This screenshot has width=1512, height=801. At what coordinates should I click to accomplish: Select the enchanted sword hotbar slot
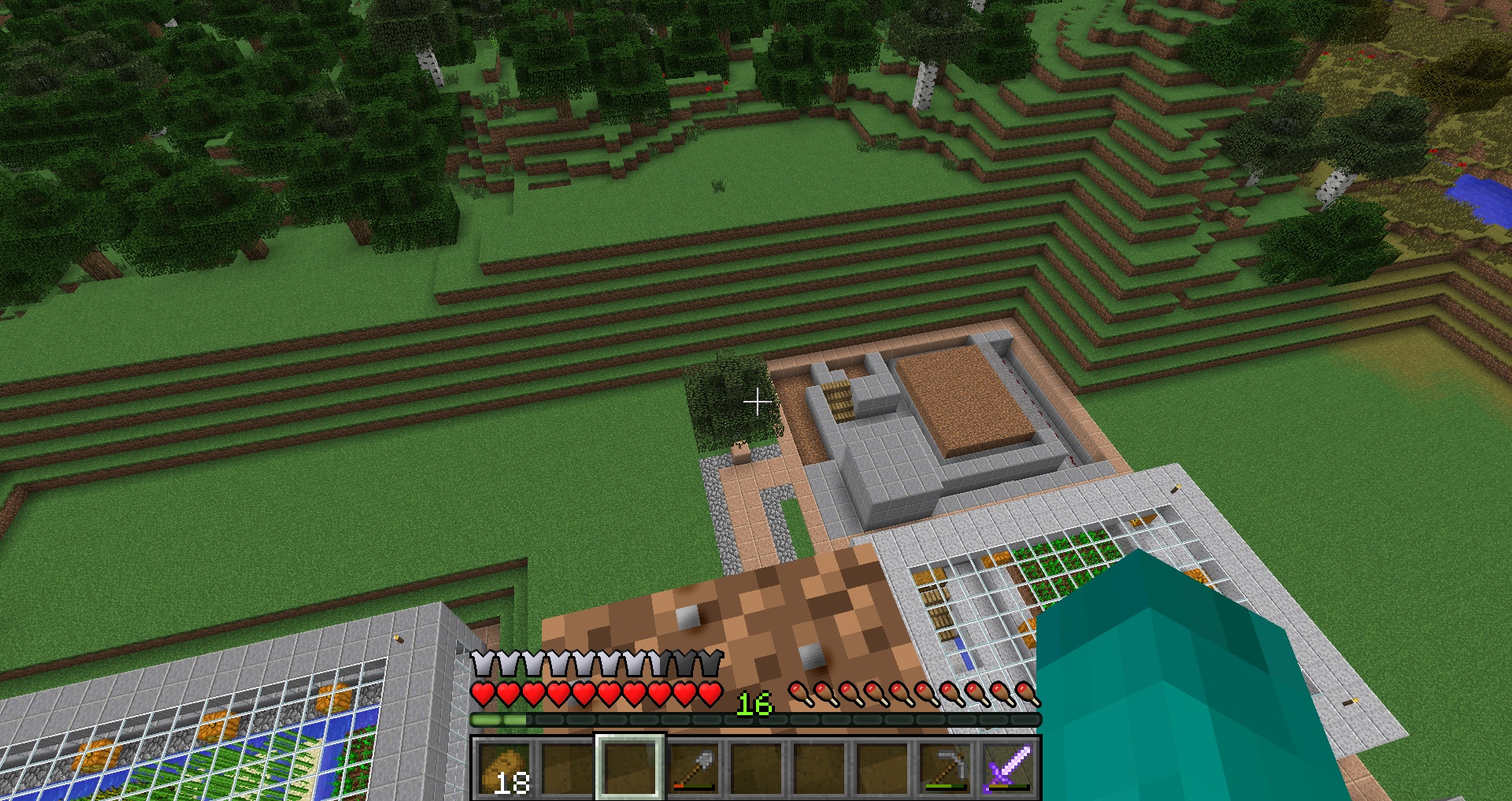(1008, 768)
